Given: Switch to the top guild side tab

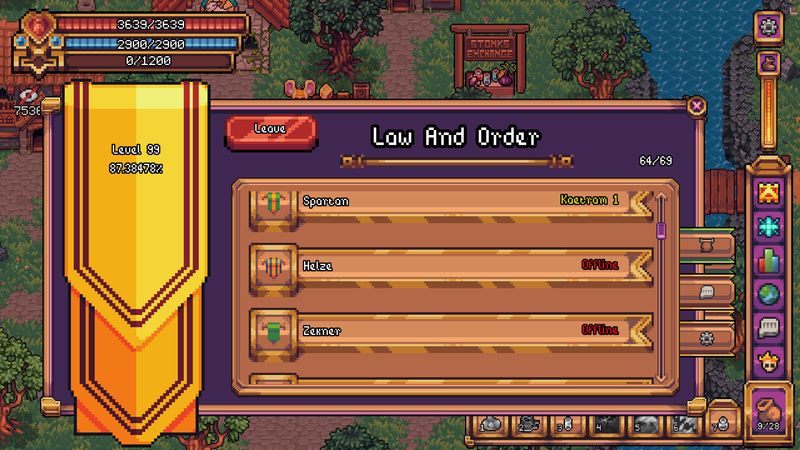Looking at the screenshot, I should 706,244.
